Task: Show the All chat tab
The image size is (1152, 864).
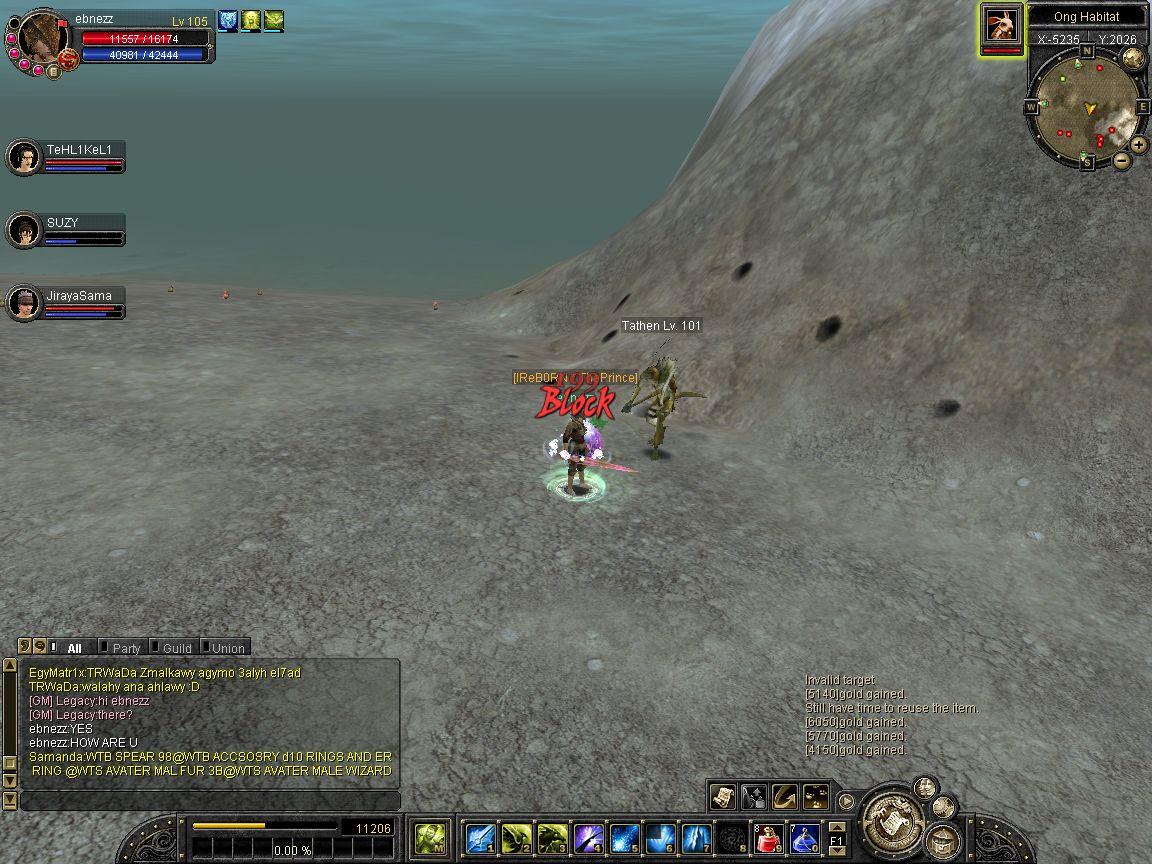Action: coord(73,648)
